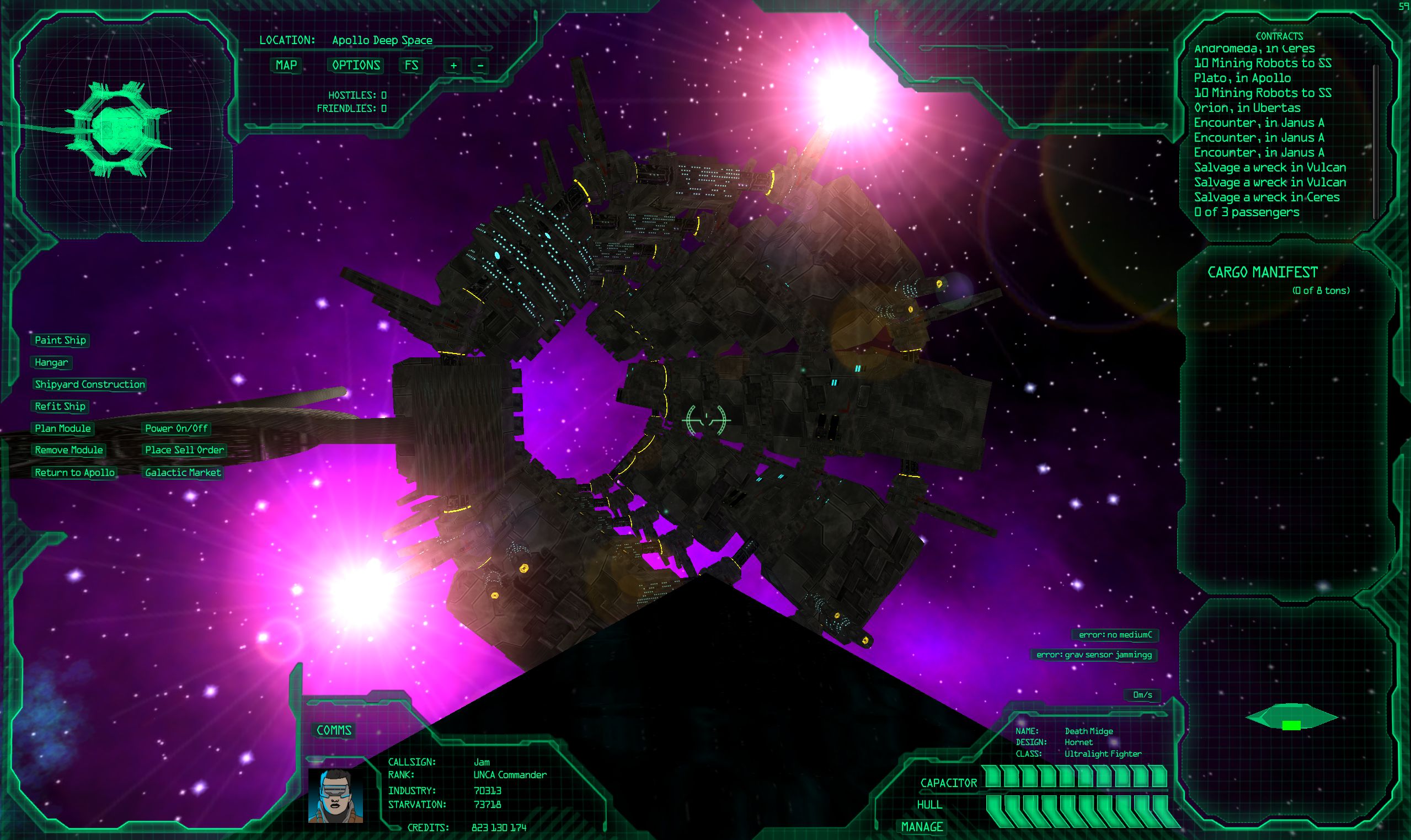Choose Plan Module
This screenshot has width=1411, height=840.
(x=63, y=429)
